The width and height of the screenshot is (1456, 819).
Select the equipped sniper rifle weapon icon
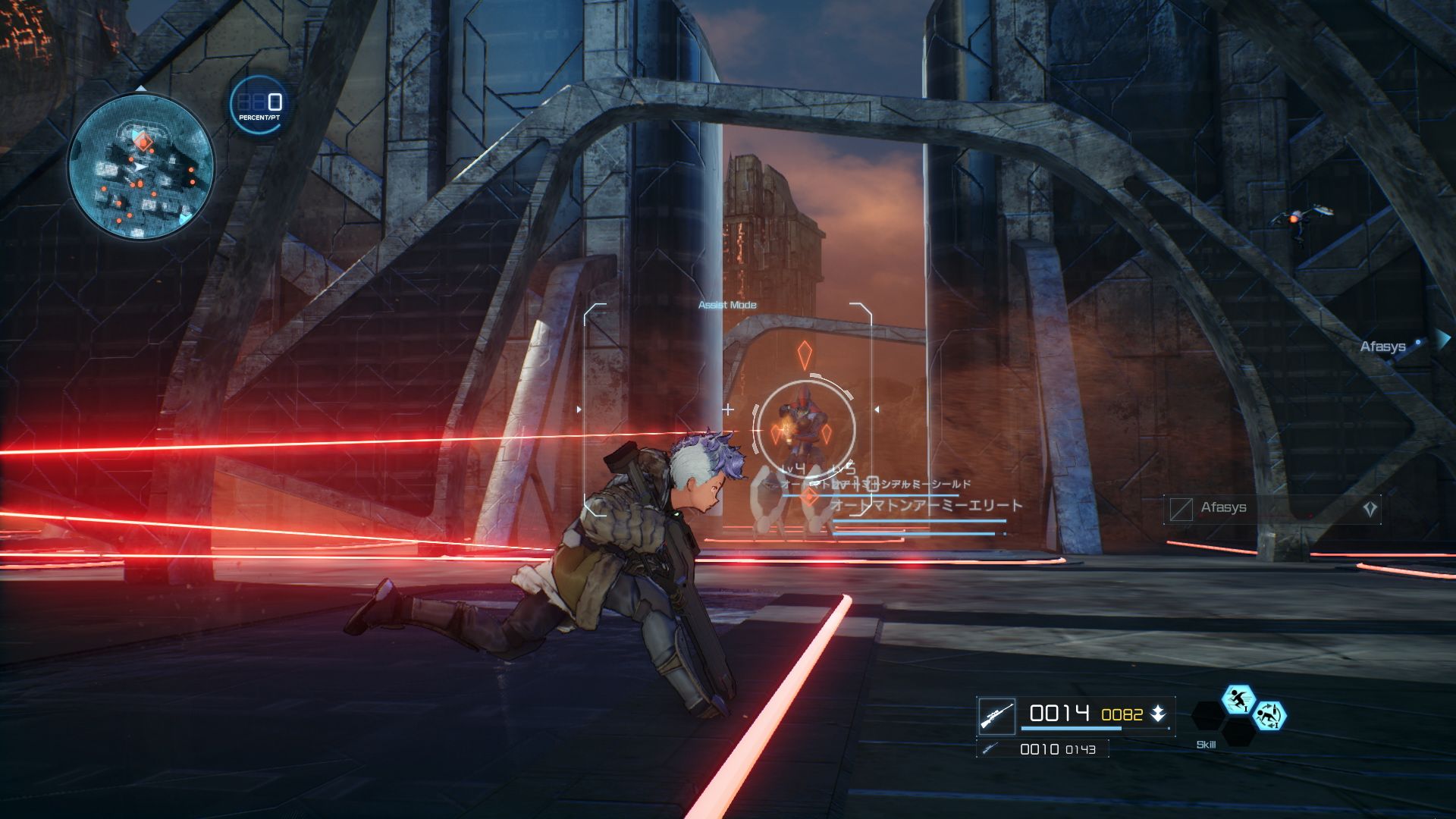(x=996, y=715)
